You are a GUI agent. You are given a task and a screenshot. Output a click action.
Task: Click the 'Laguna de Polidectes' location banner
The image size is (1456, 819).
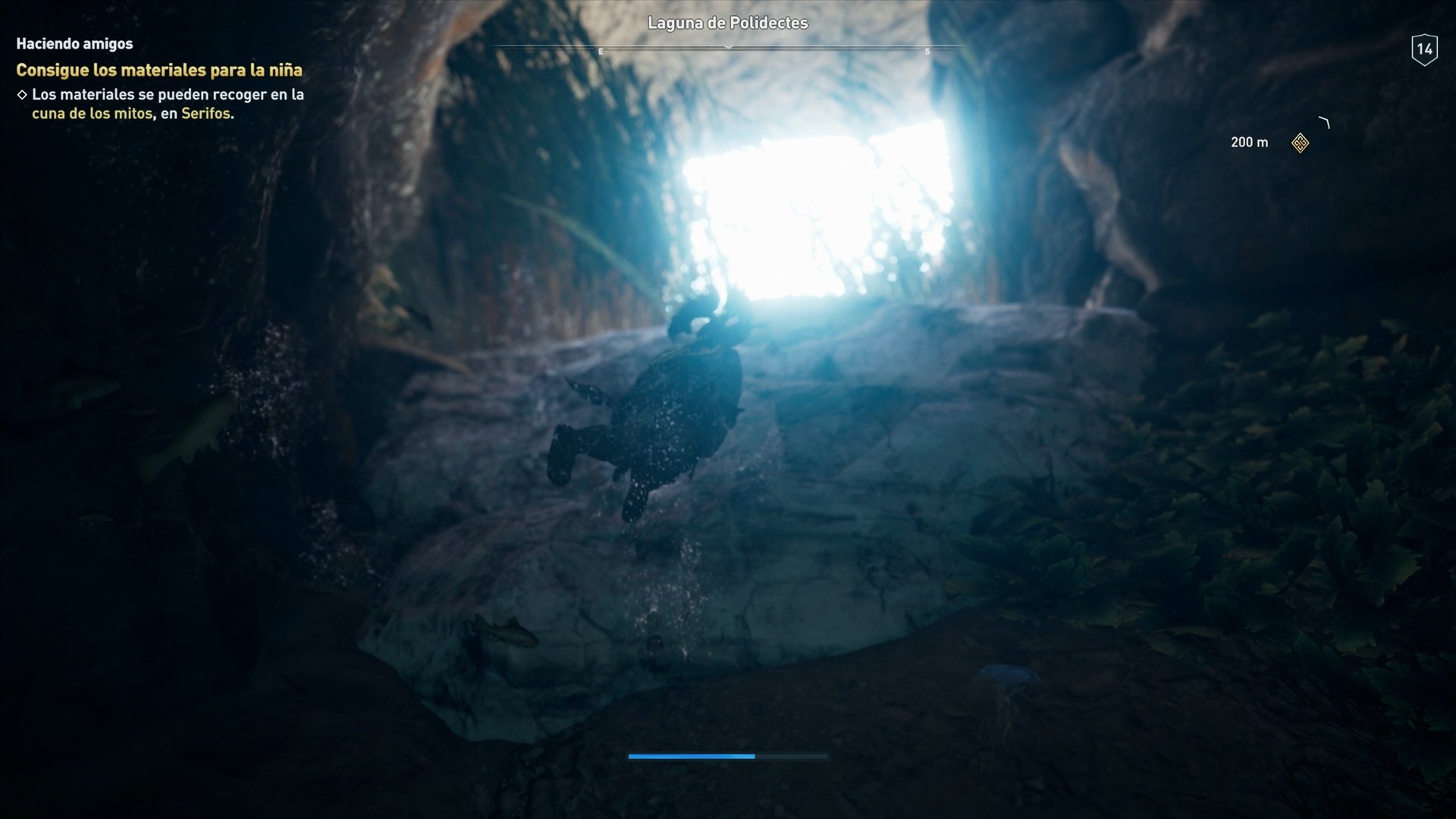click(729, 24)
